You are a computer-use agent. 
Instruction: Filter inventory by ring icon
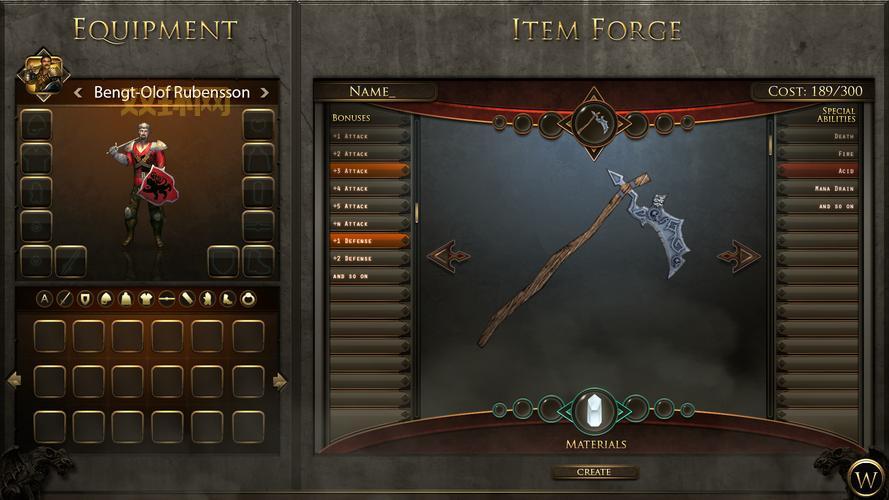tap(248, 298)
